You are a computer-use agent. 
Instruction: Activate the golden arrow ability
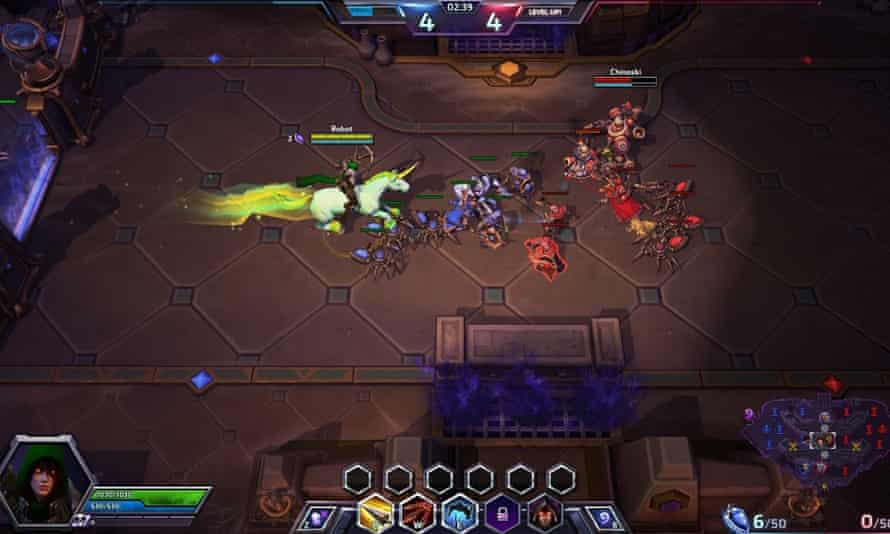point(374,512)
